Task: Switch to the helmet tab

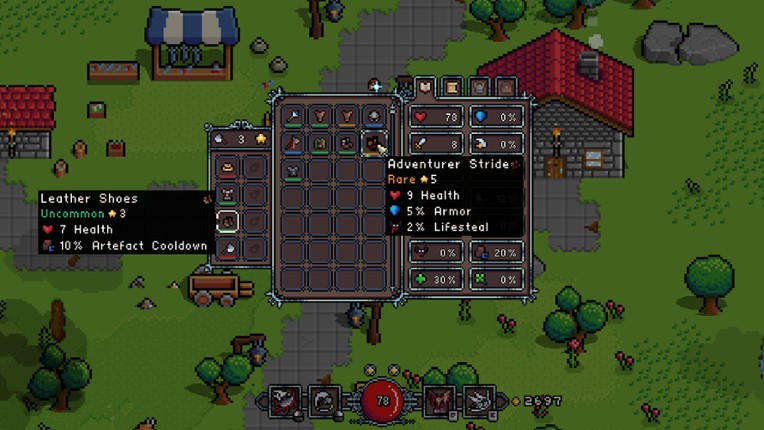Action: tap(480, 87)
